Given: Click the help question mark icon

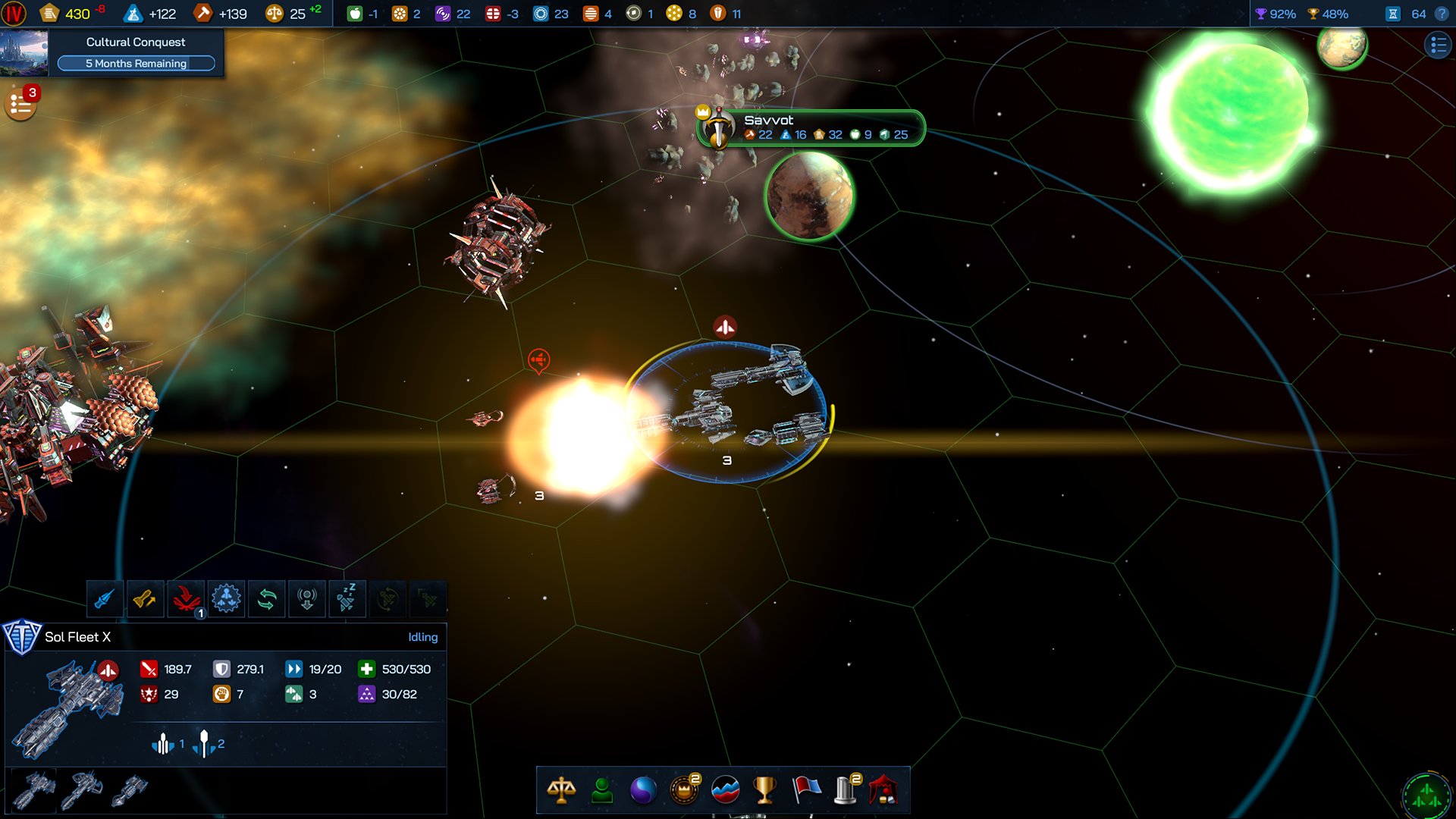Looking at the screenshot, I should 1442,14.
